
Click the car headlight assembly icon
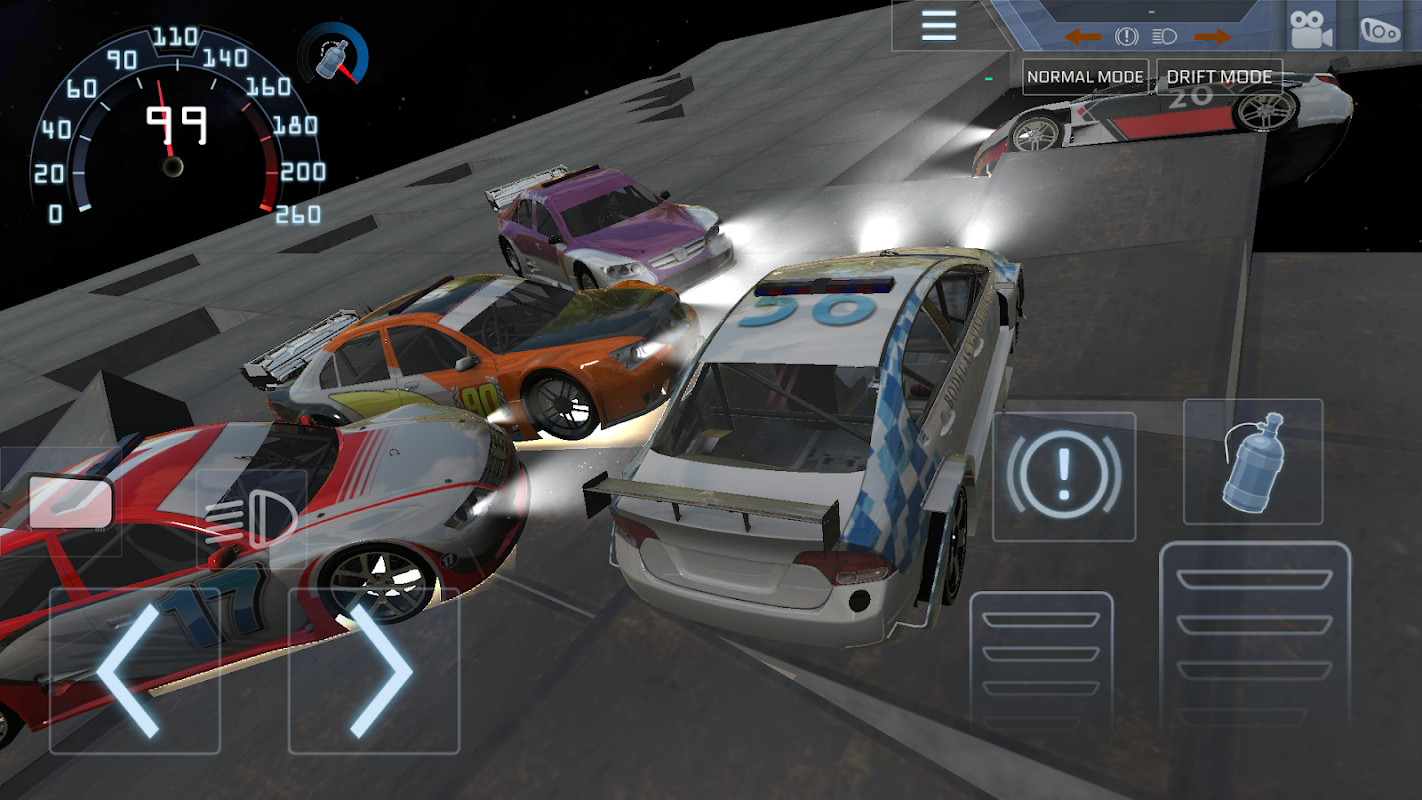(1380, 30)
